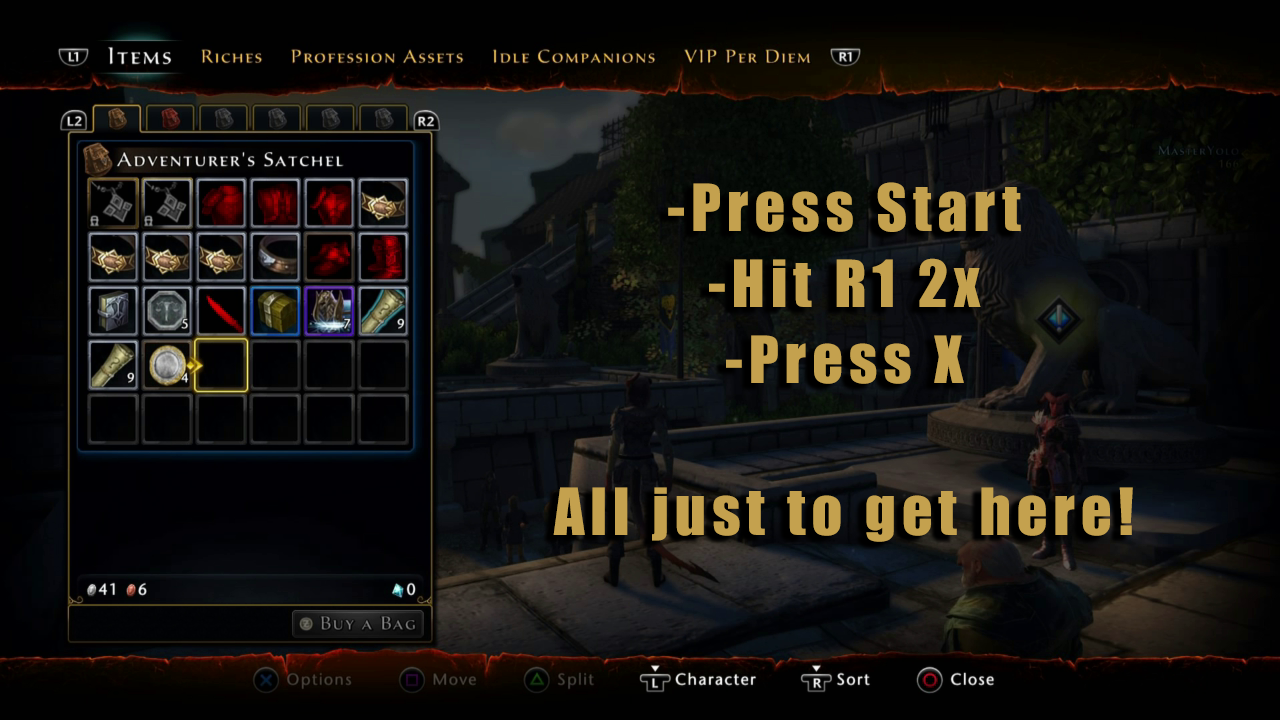Screen dimensions: 1280x720
Task: Select the silver leather ring item
Action: [275, 257]
